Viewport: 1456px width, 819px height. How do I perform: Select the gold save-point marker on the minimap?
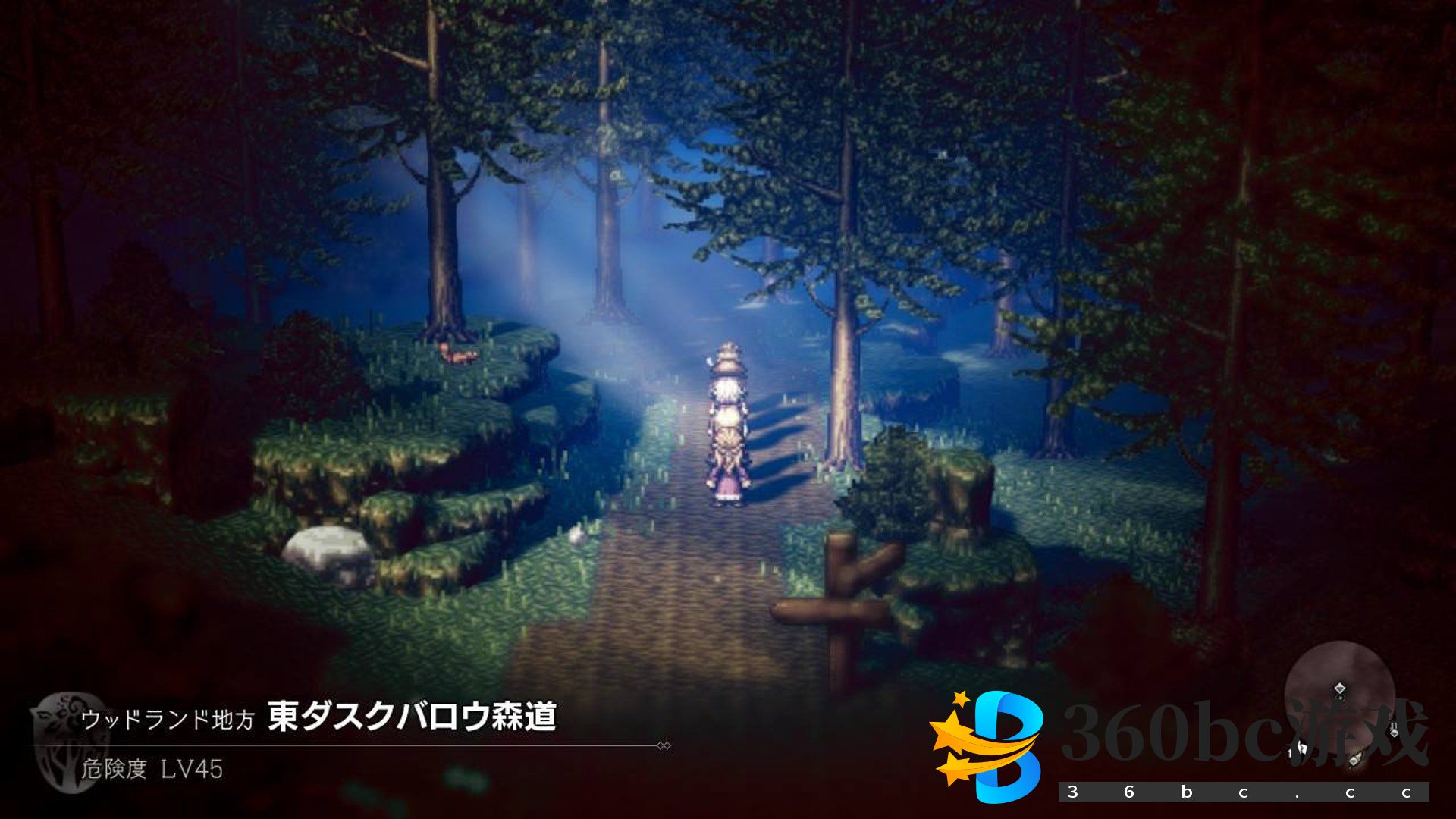tap(1356, 759)
